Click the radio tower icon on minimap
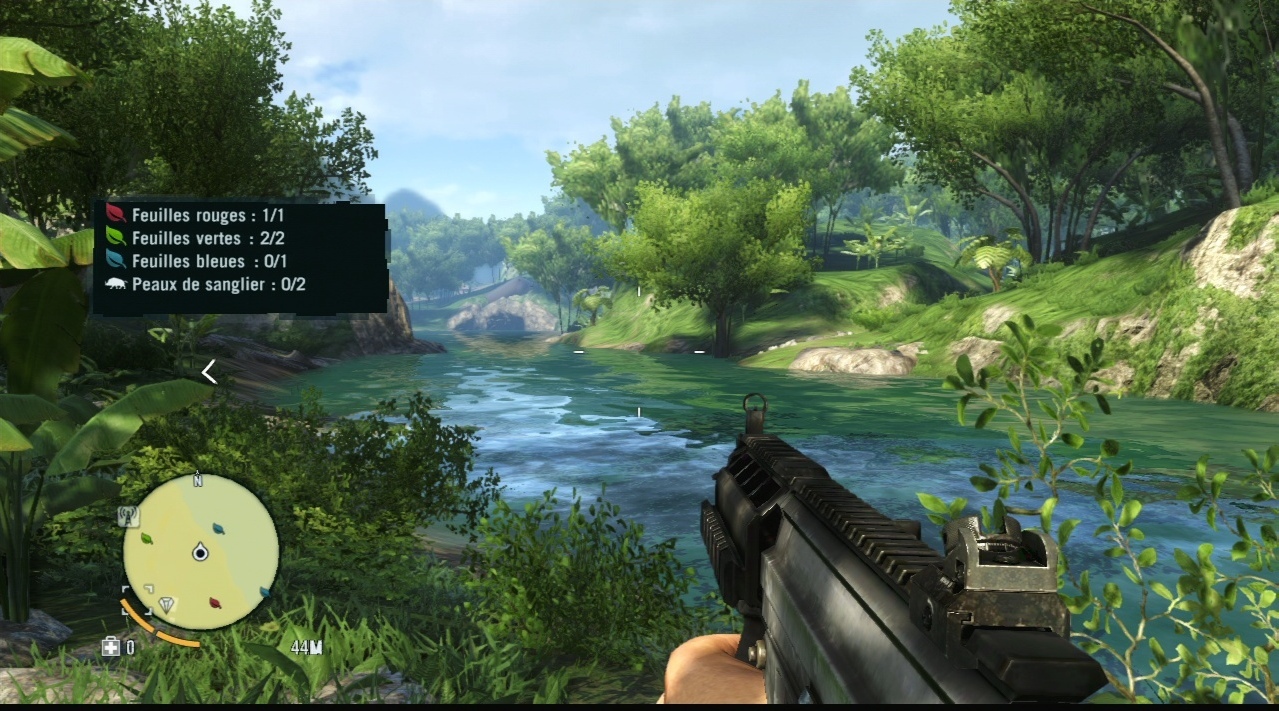Image resolution: width=1279 pixels, height=711 pixels. (128, 516)
